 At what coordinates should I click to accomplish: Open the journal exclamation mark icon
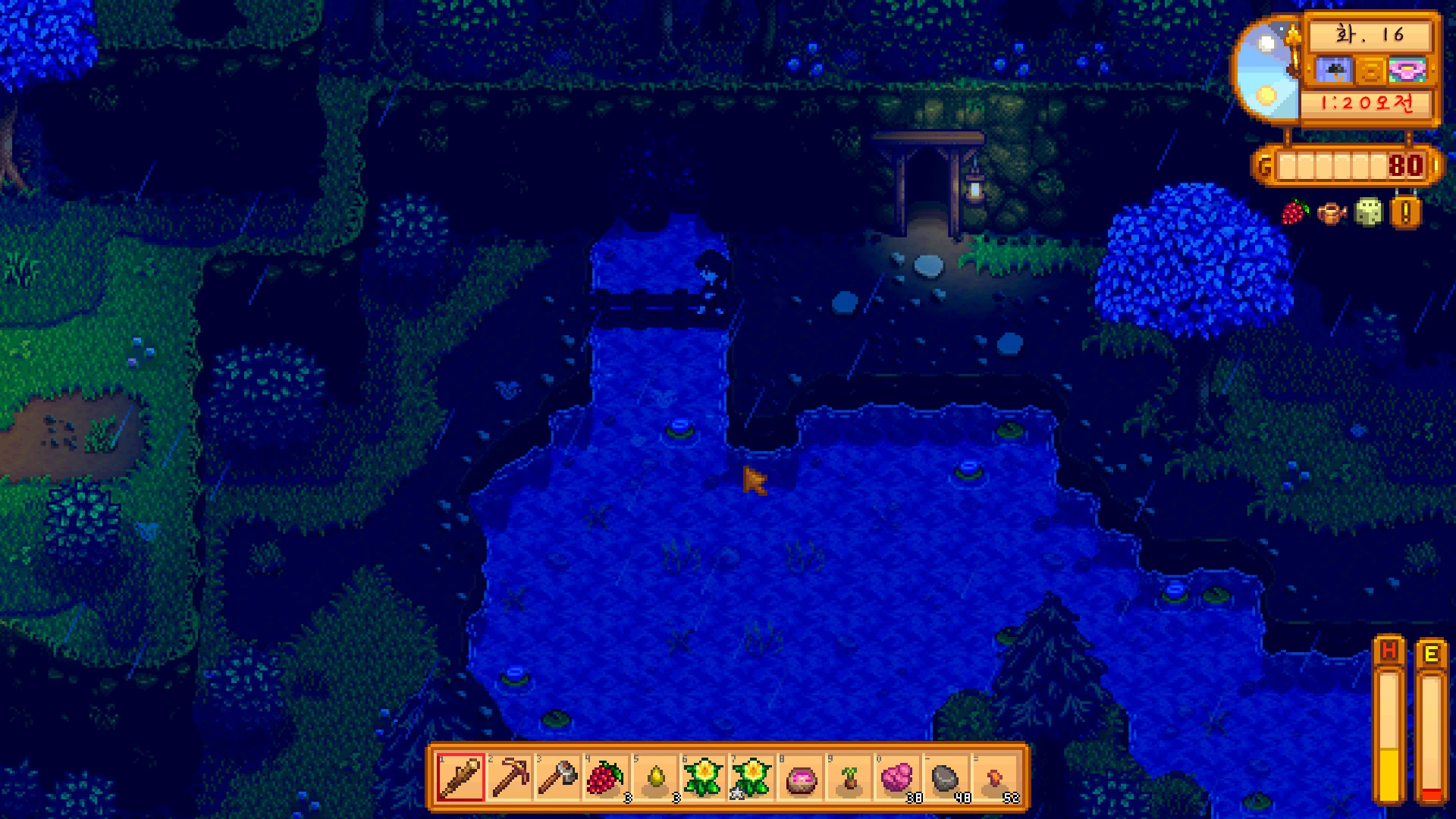click(x=1405, y=213)
